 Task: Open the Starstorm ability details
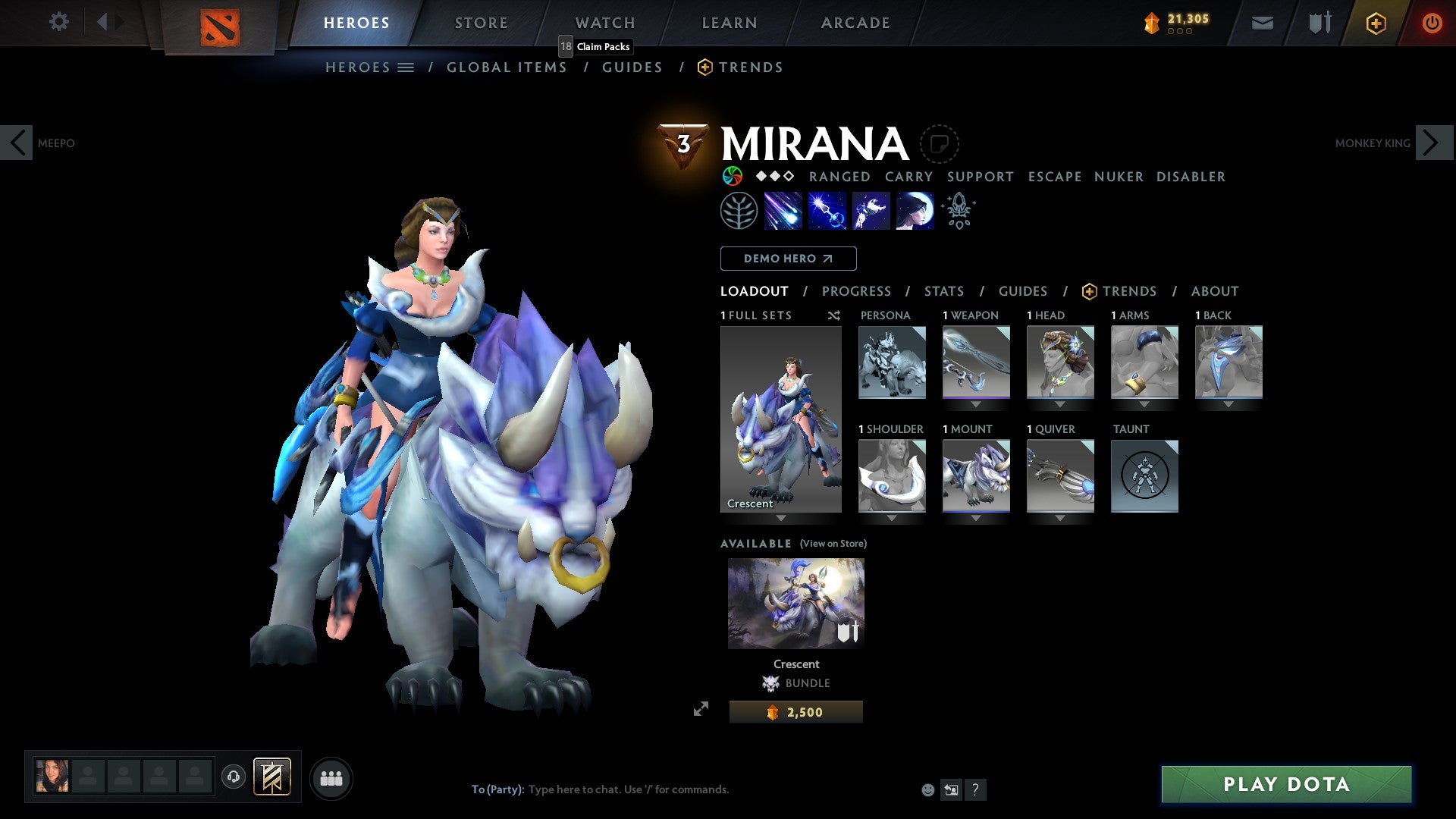click(781, 211)
